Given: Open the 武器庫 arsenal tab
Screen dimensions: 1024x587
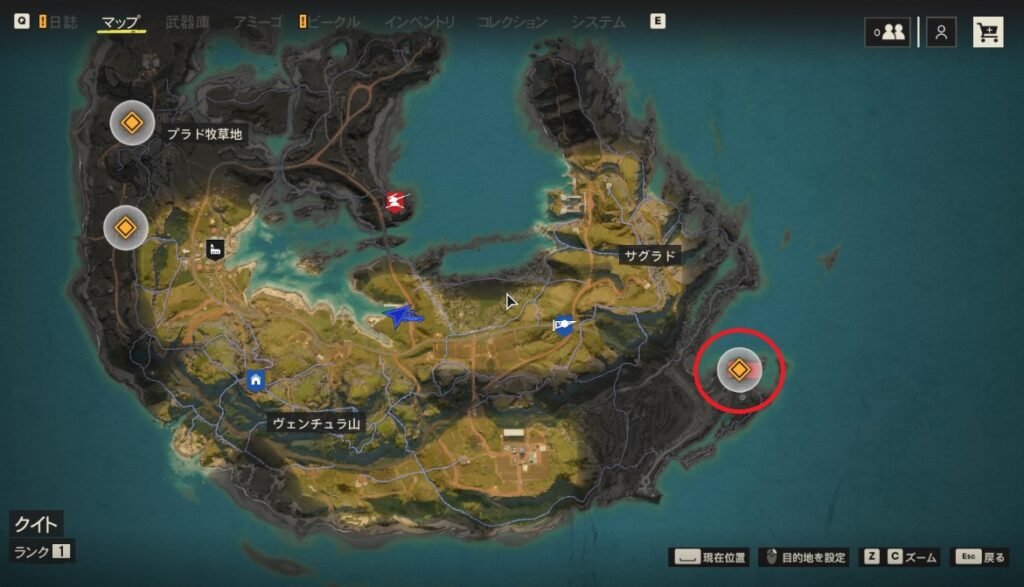Looking at the screenshot, I should (x=187, y=21).
